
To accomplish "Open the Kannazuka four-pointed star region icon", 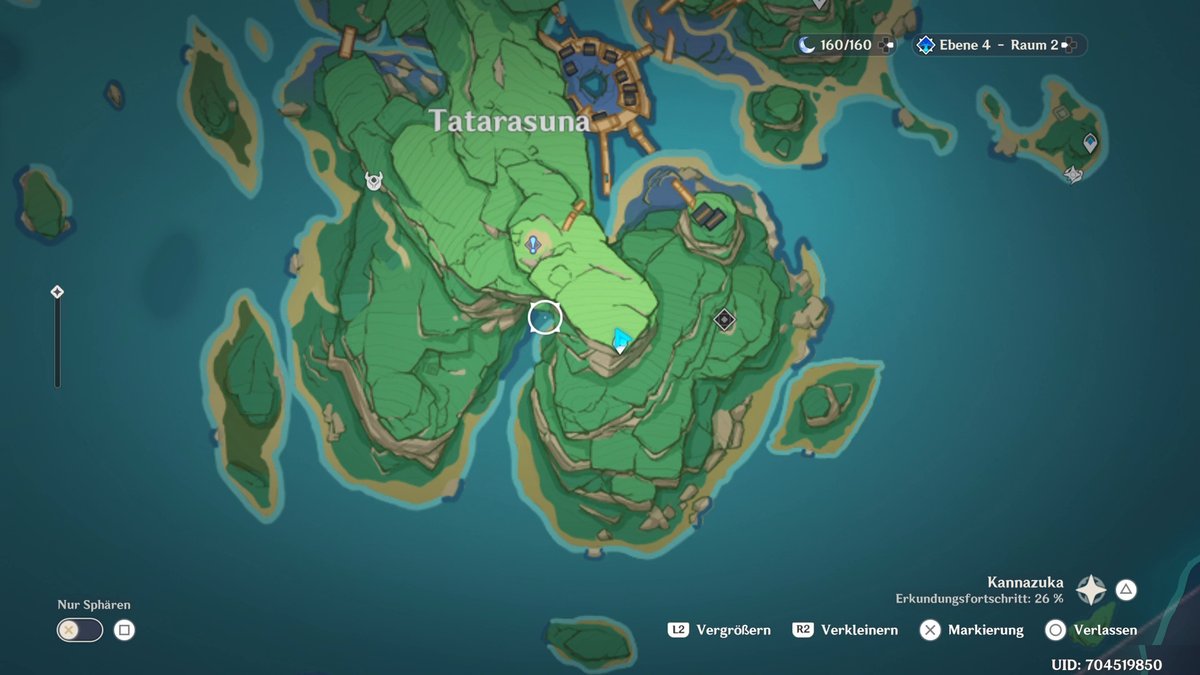I will (x=1090, y=590).
